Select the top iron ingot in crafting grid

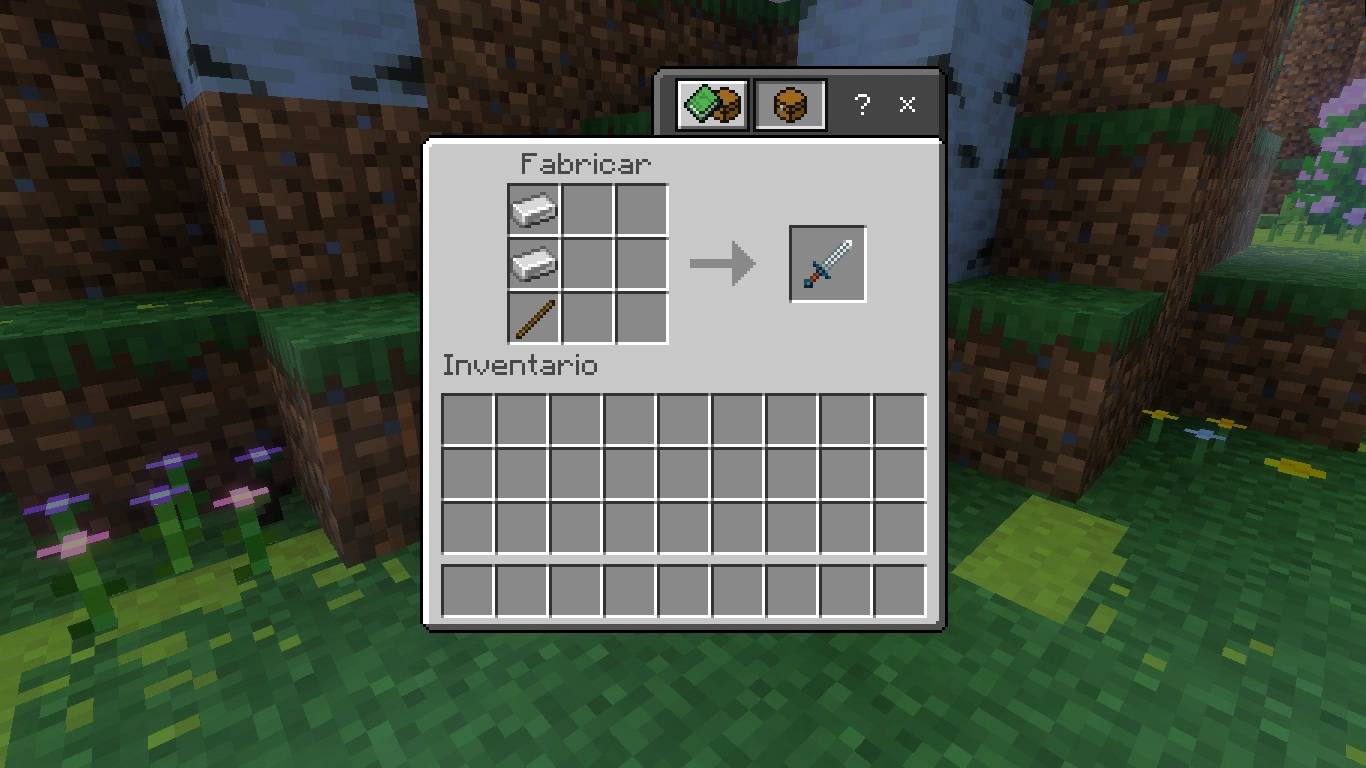(533, 211)
